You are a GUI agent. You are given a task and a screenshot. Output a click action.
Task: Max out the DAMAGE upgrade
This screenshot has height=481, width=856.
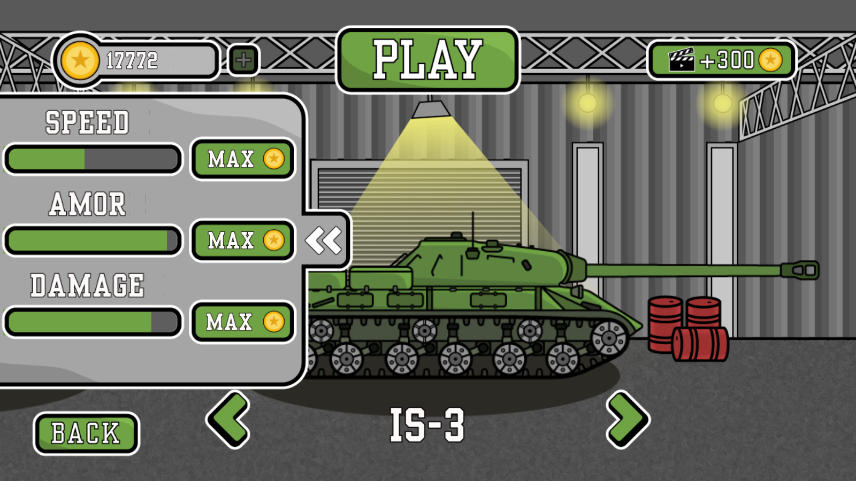tap(243, 322)
